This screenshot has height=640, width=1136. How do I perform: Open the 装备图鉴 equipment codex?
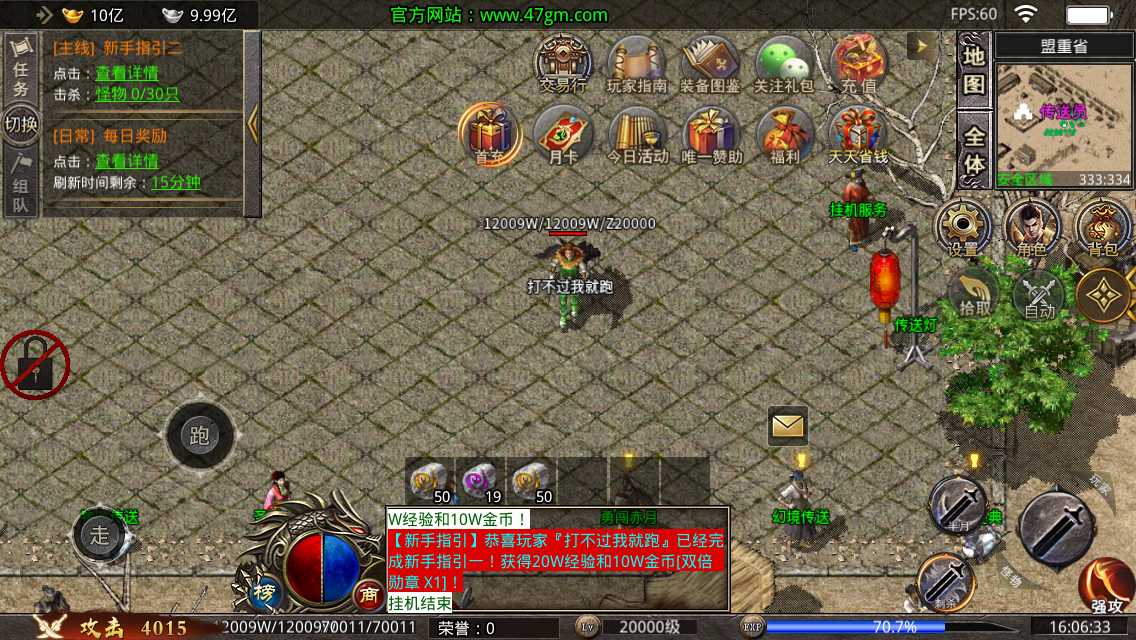pos(709,62)
